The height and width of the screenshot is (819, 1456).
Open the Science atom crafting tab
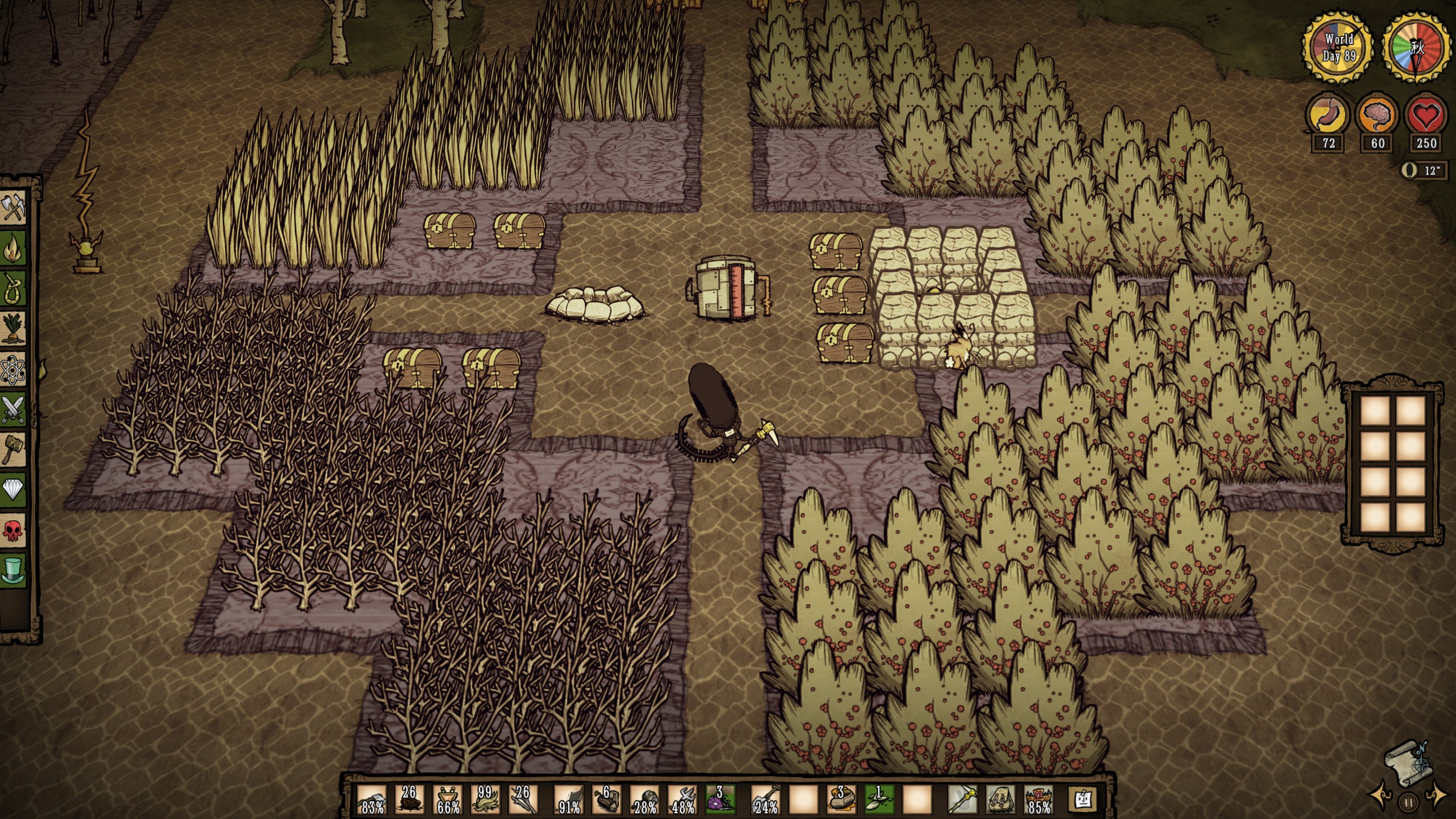[x=14, y=369]
